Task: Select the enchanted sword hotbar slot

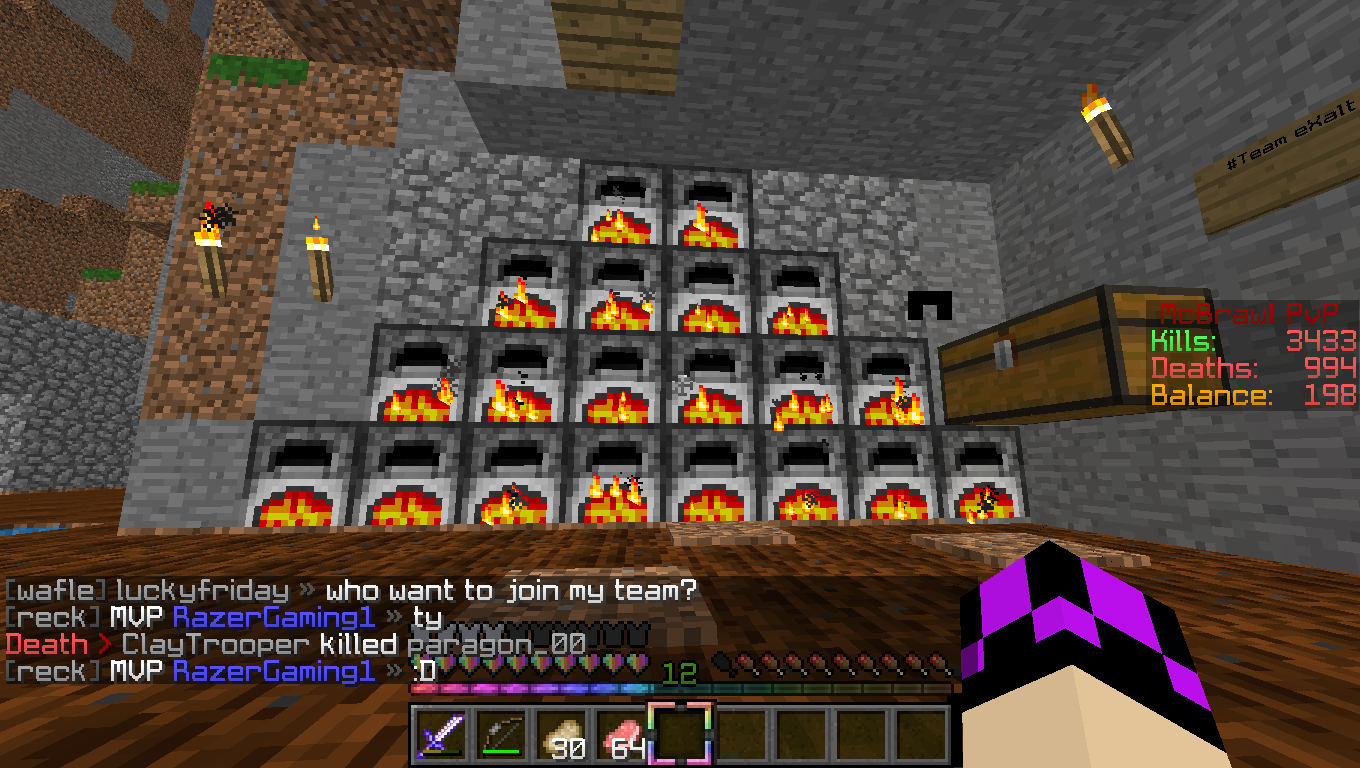Action: 440,735
